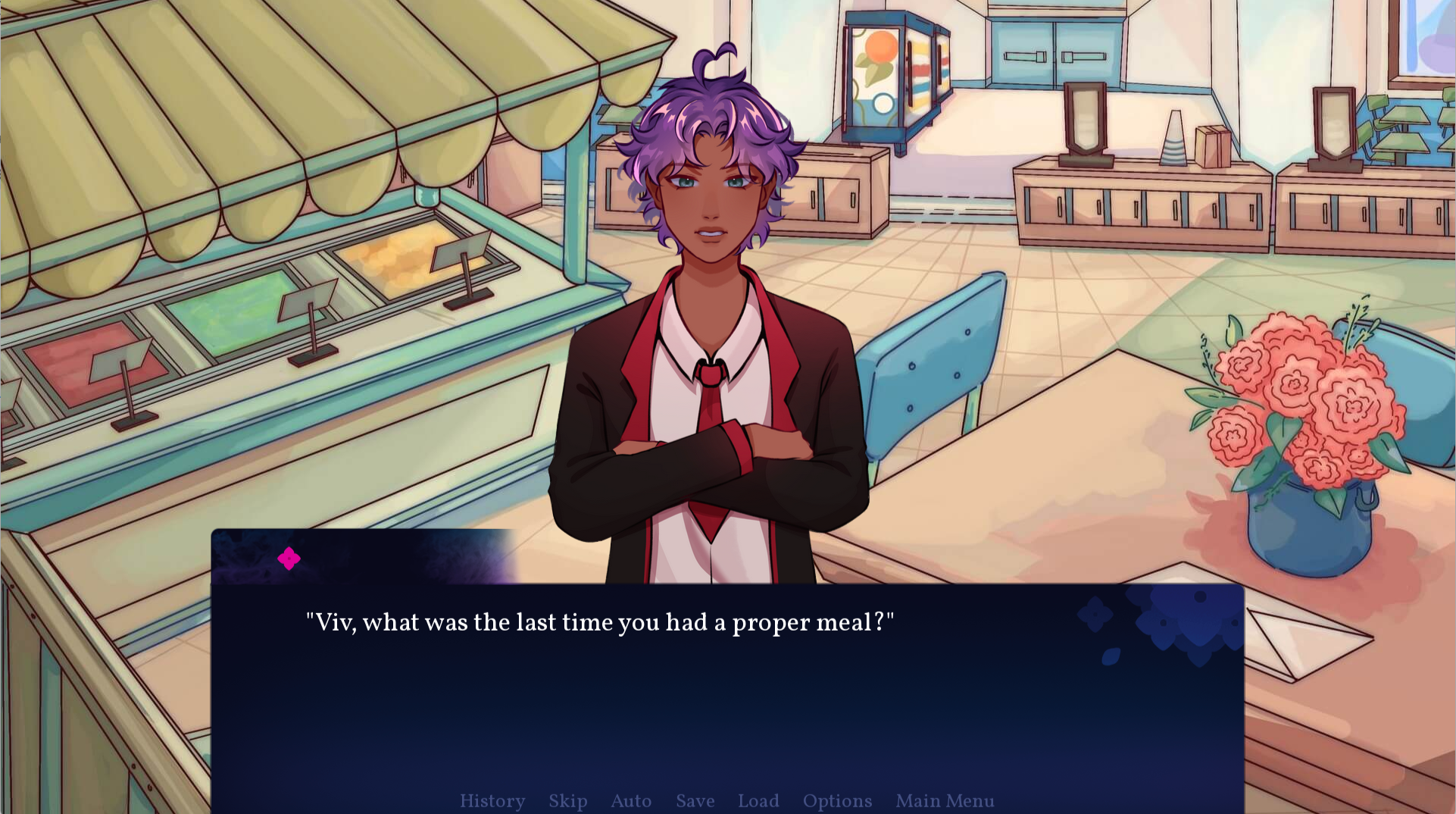Activate Skip in the quick menu

coord(568,801)
